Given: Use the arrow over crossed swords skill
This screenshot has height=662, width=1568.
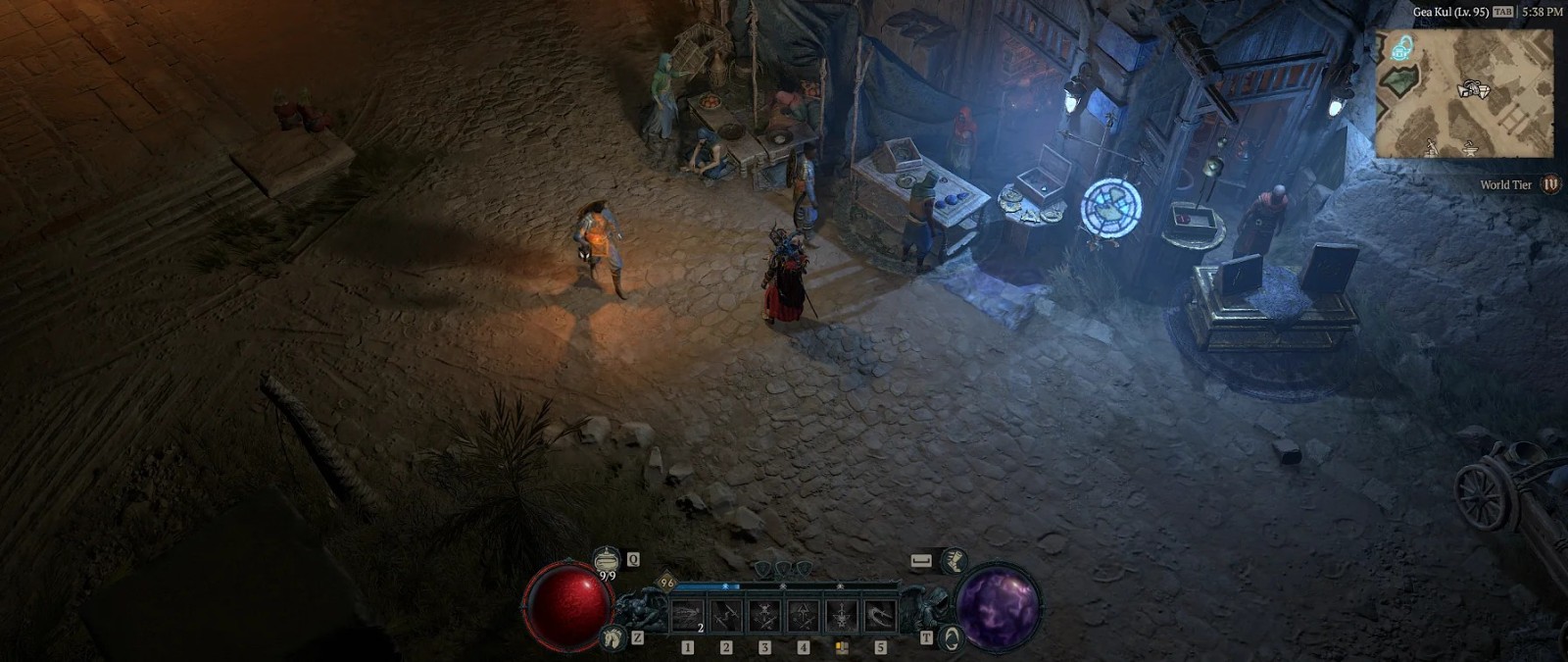Looking at the screenshot, I should tap(803, 617).
